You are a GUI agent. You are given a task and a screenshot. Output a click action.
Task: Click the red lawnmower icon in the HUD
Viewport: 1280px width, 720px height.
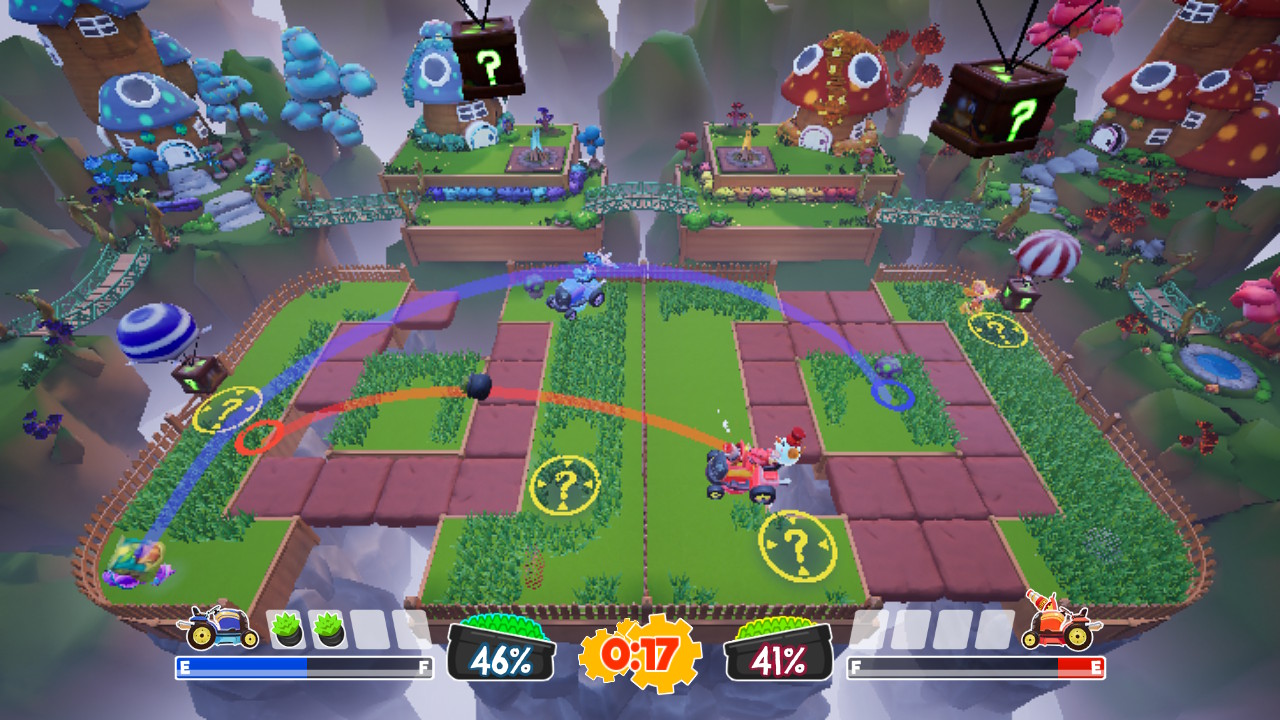pyautogui.click(x=1056, y=625)
